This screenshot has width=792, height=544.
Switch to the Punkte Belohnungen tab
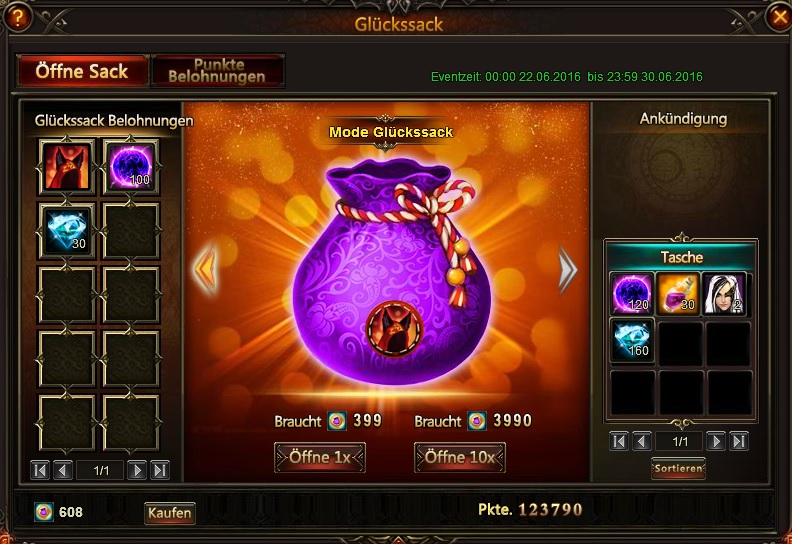[217, 70]
